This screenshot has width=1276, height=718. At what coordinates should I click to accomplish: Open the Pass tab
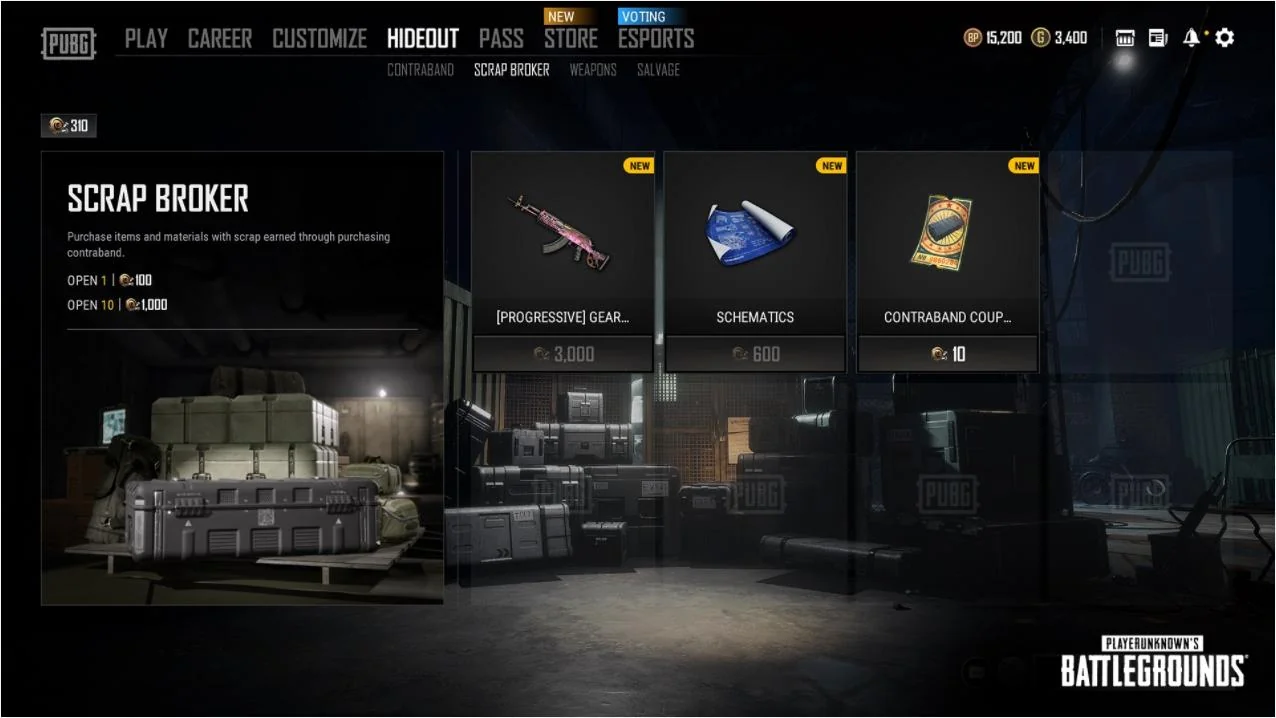click(x=501, y=39)
